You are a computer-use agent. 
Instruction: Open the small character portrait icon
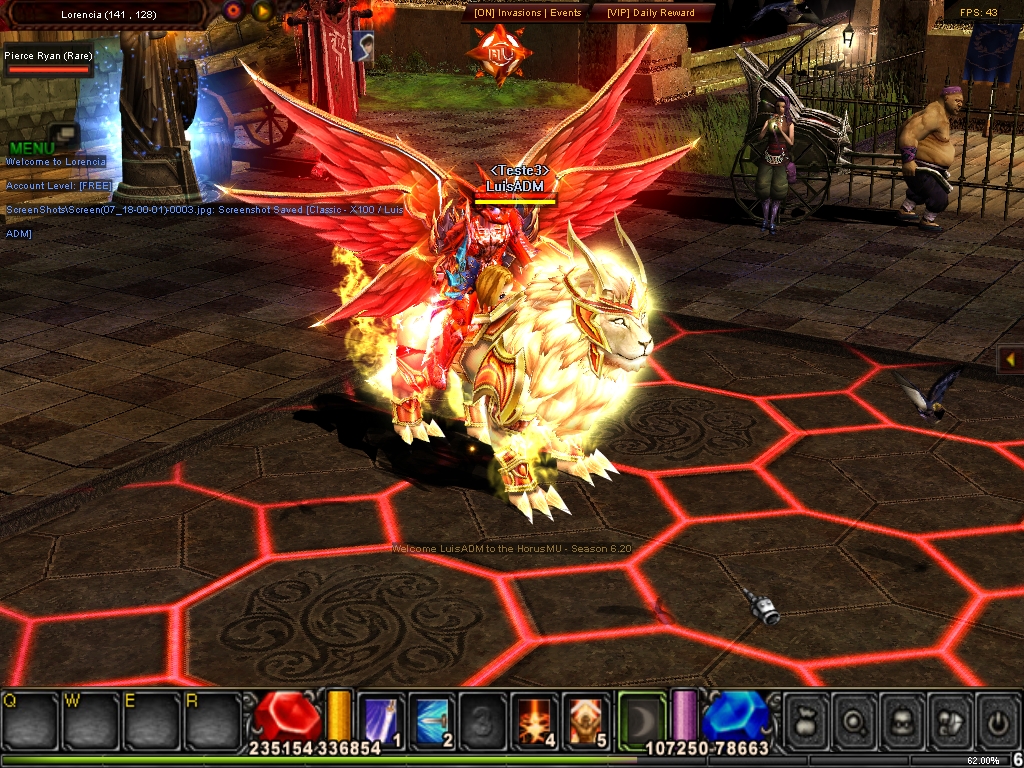(x=362, y=46)
